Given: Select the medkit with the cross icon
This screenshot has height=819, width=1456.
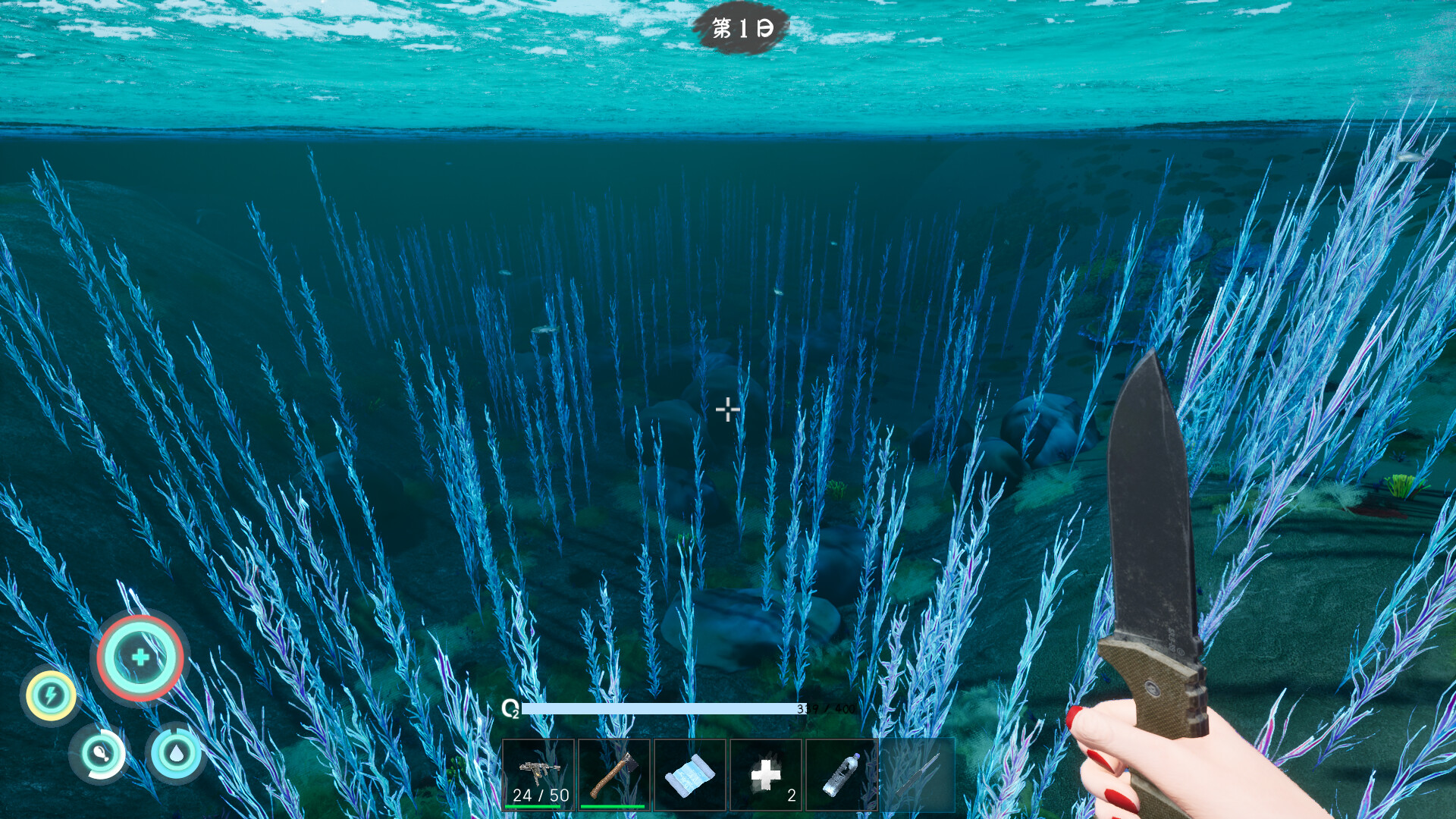Looking at the screenshot, I should (x=767, y=773).
